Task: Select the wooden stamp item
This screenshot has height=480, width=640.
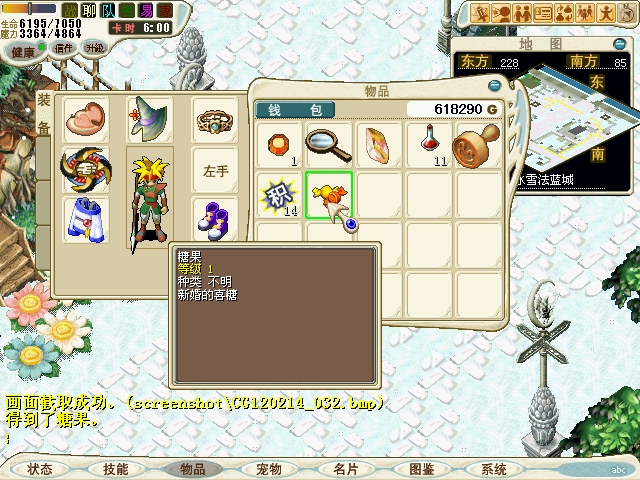Action: 478,145
